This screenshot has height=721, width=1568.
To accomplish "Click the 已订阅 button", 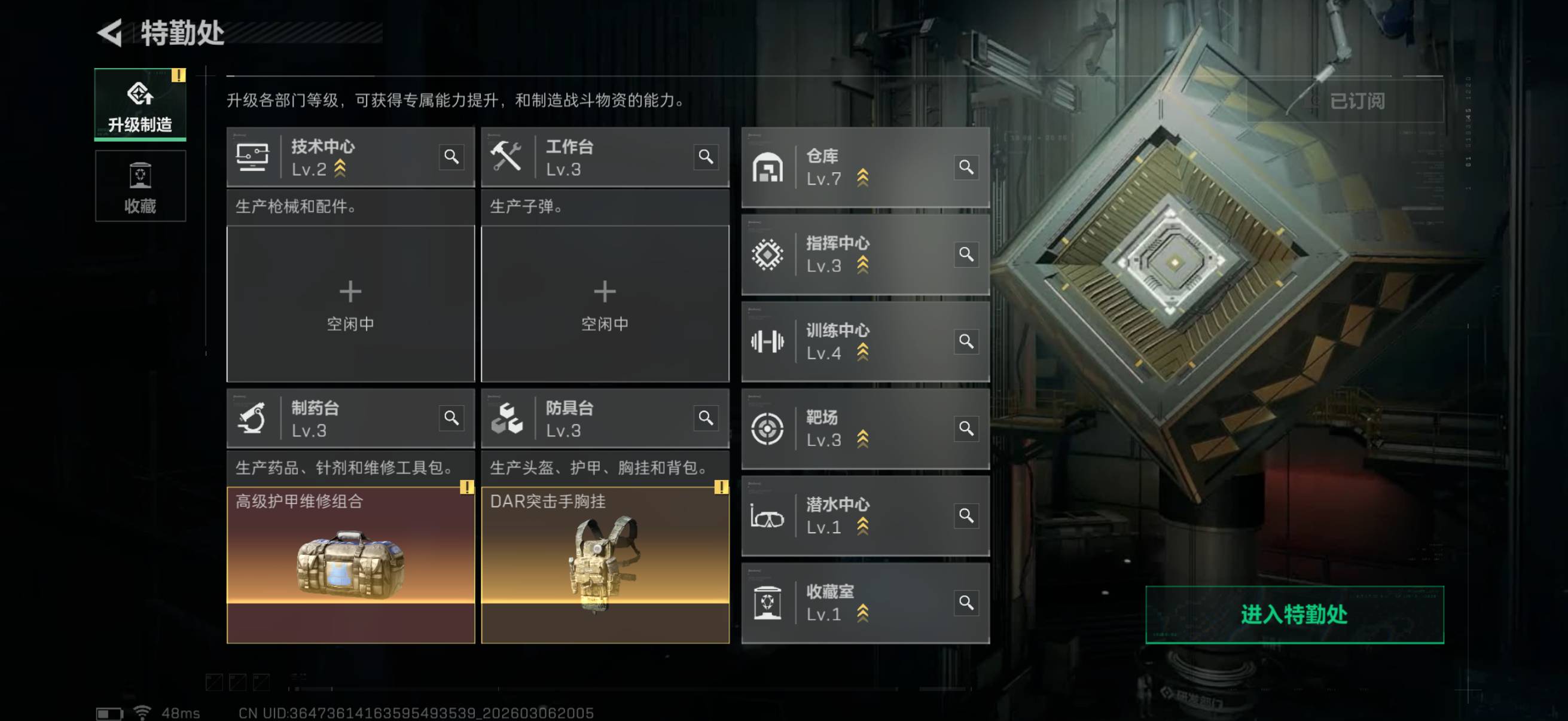I will click(1356, 101).
